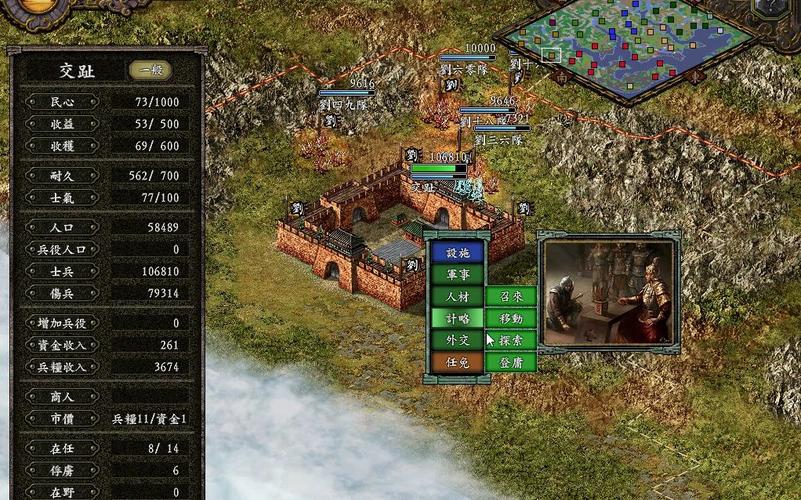Open the 外交 diplomacy menu
The width and height of the screenshot is (801, 500).
[457, 340]
